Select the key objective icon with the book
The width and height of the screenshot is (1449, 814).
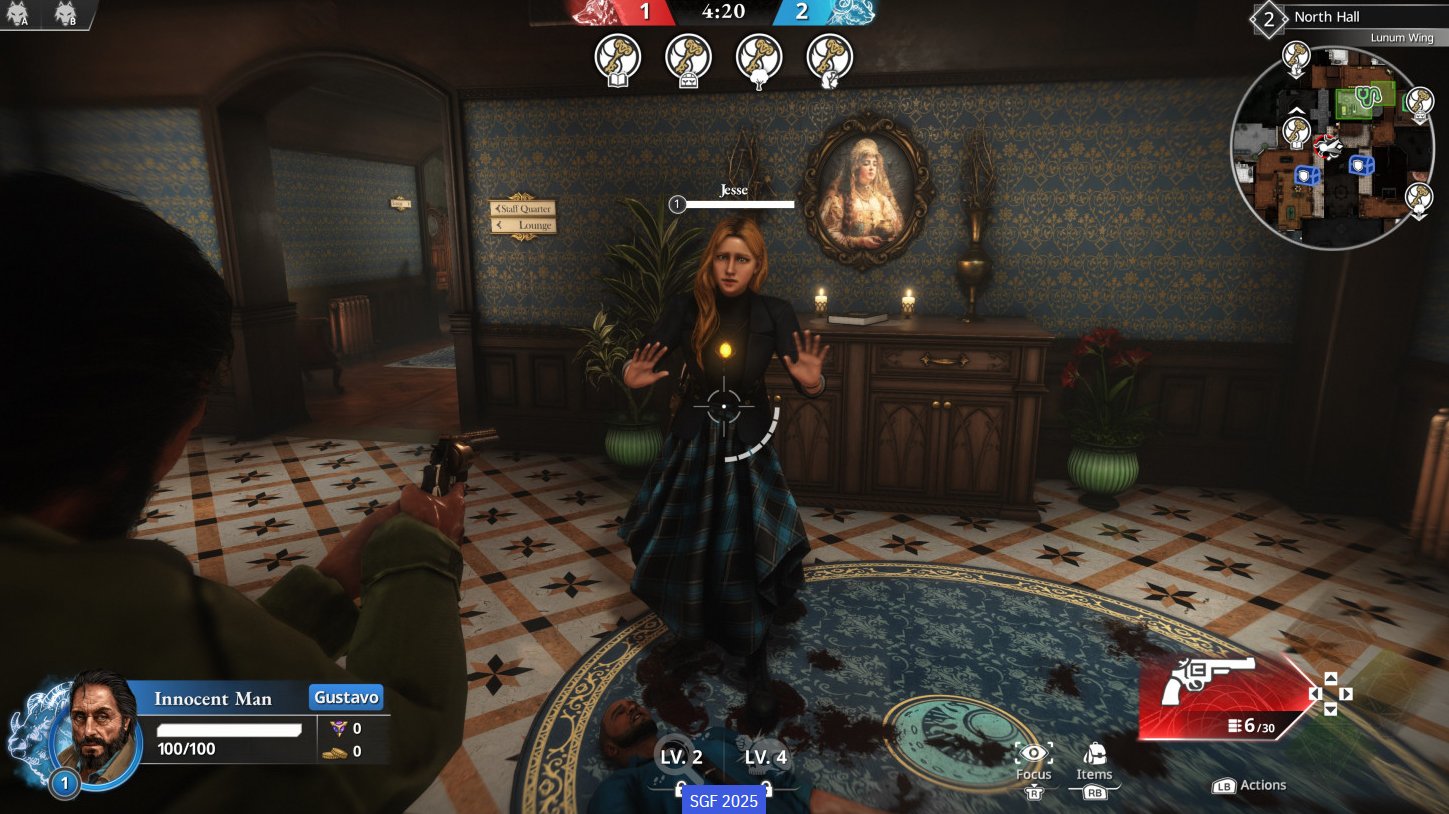(617, 58)
